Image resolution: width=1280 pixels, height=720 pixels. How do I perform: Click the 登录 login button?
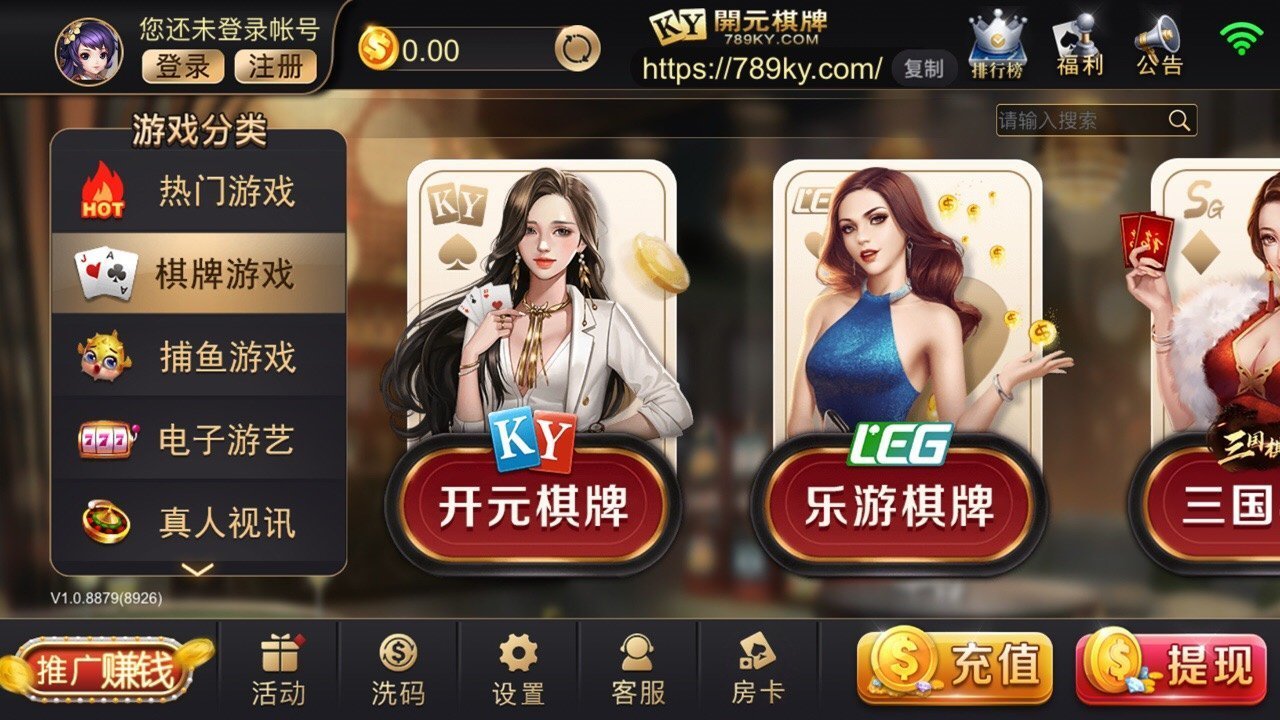pyautogui.click(x=182, y=68)
